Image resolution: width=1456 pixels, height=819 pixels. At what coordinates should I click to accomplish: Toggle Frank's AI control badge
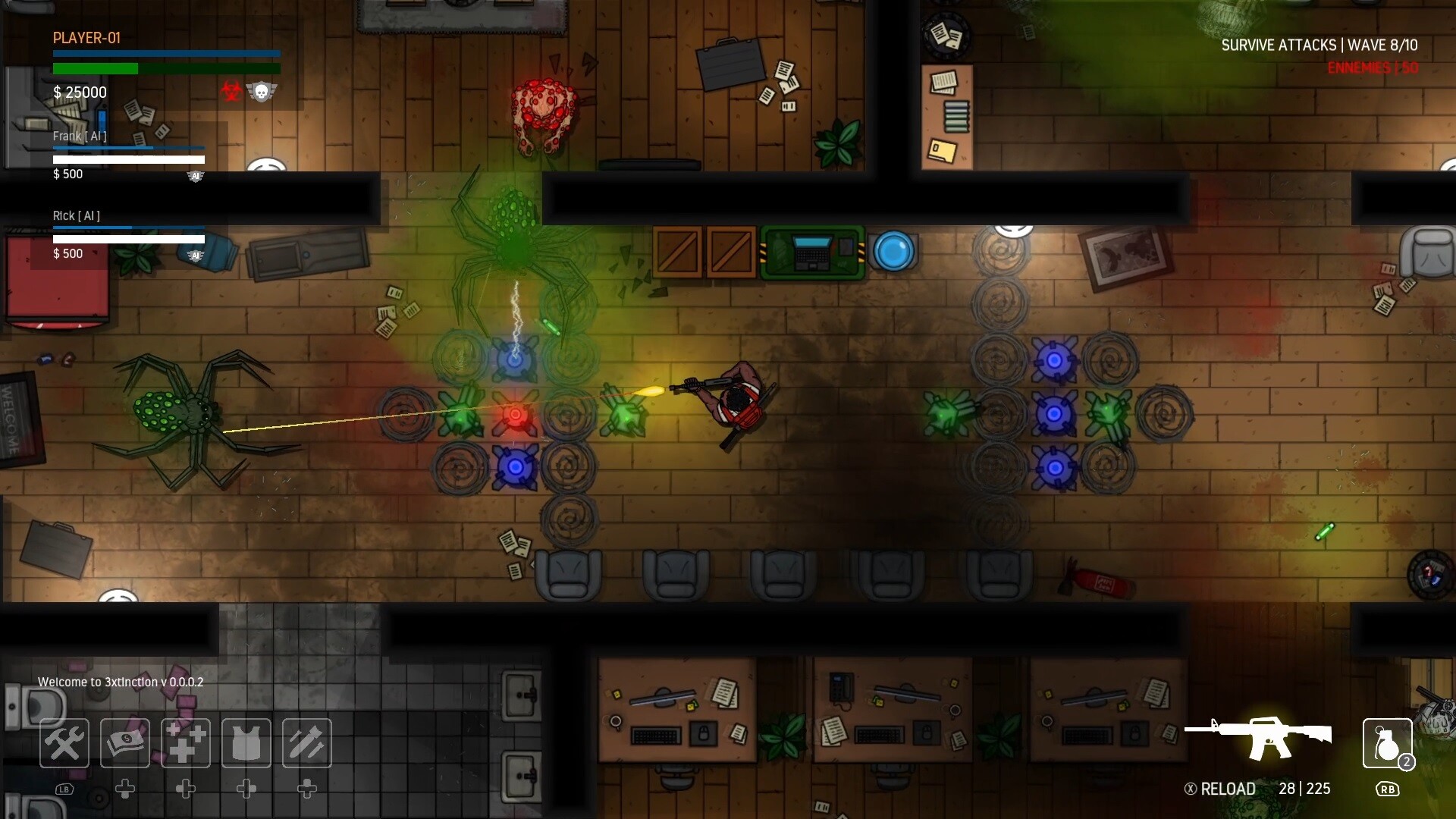[x=196, y=175]
